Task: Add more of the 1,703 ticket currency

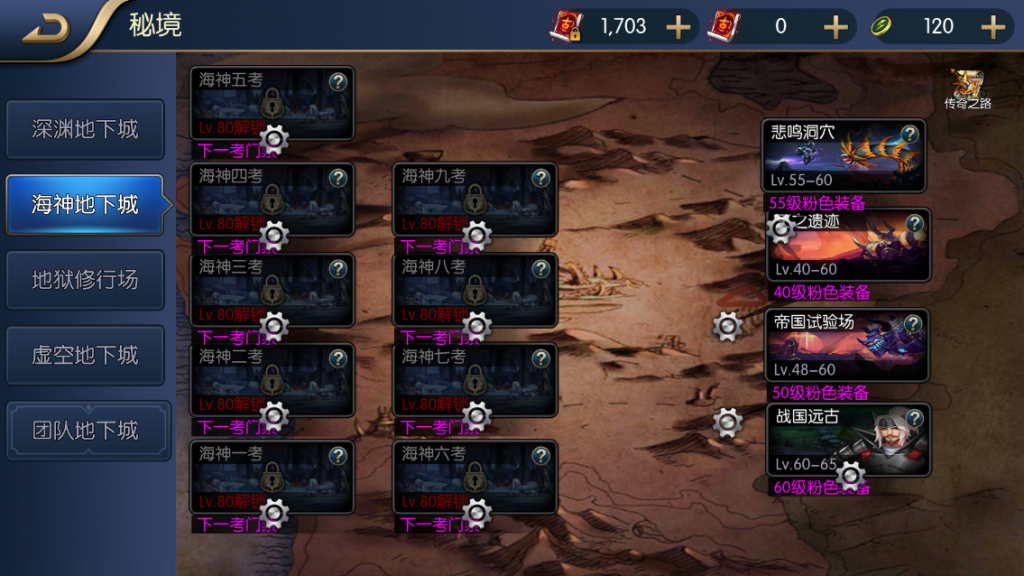Action: (x=678, y=27)
